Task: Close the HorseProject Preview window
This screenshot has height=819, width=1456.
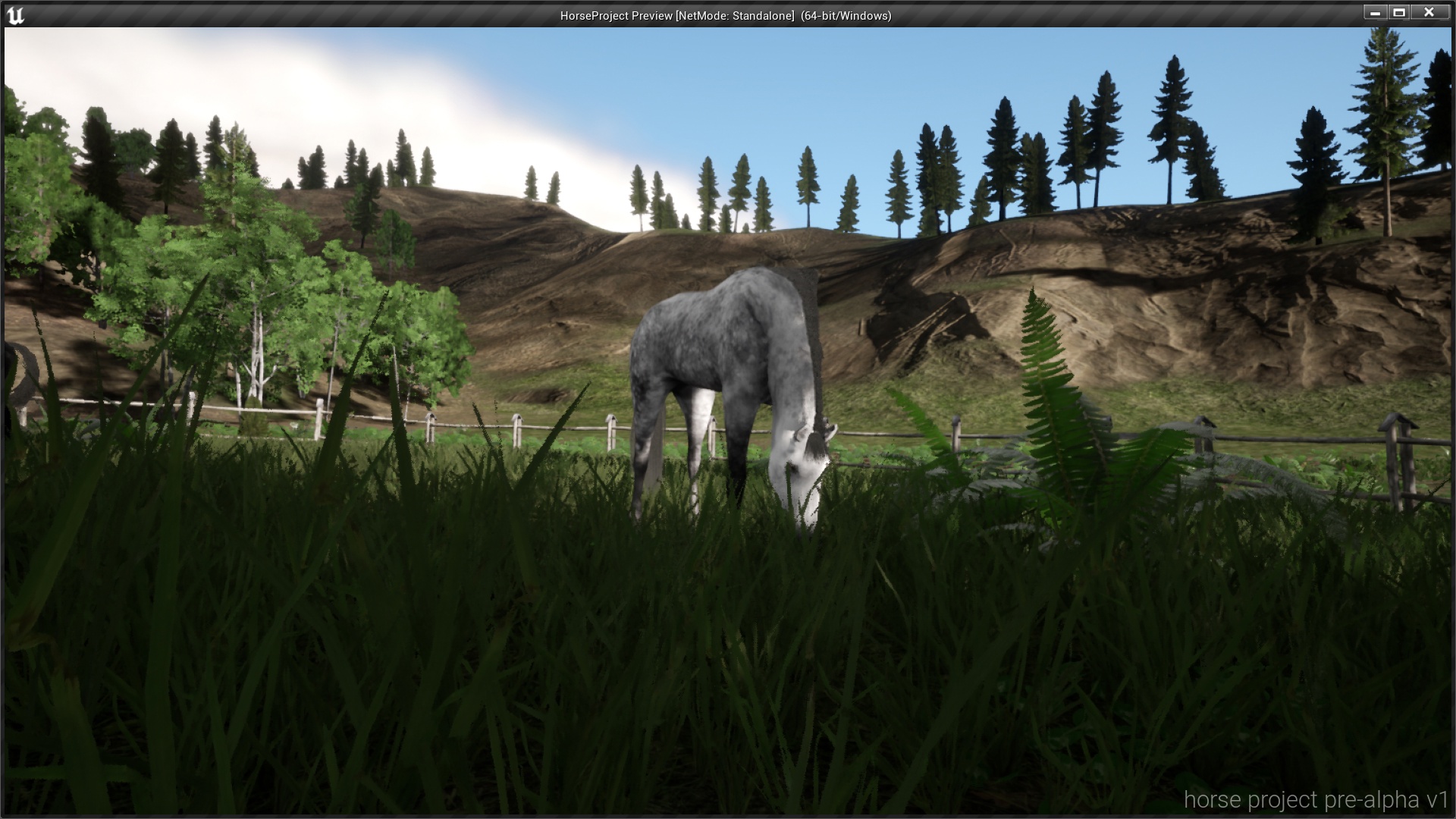Action: click(1430, 12)
